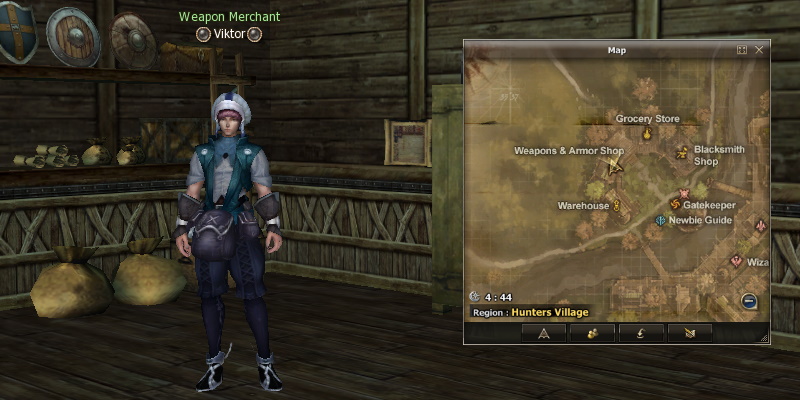Maximize the Map window

tap(742, 49)
